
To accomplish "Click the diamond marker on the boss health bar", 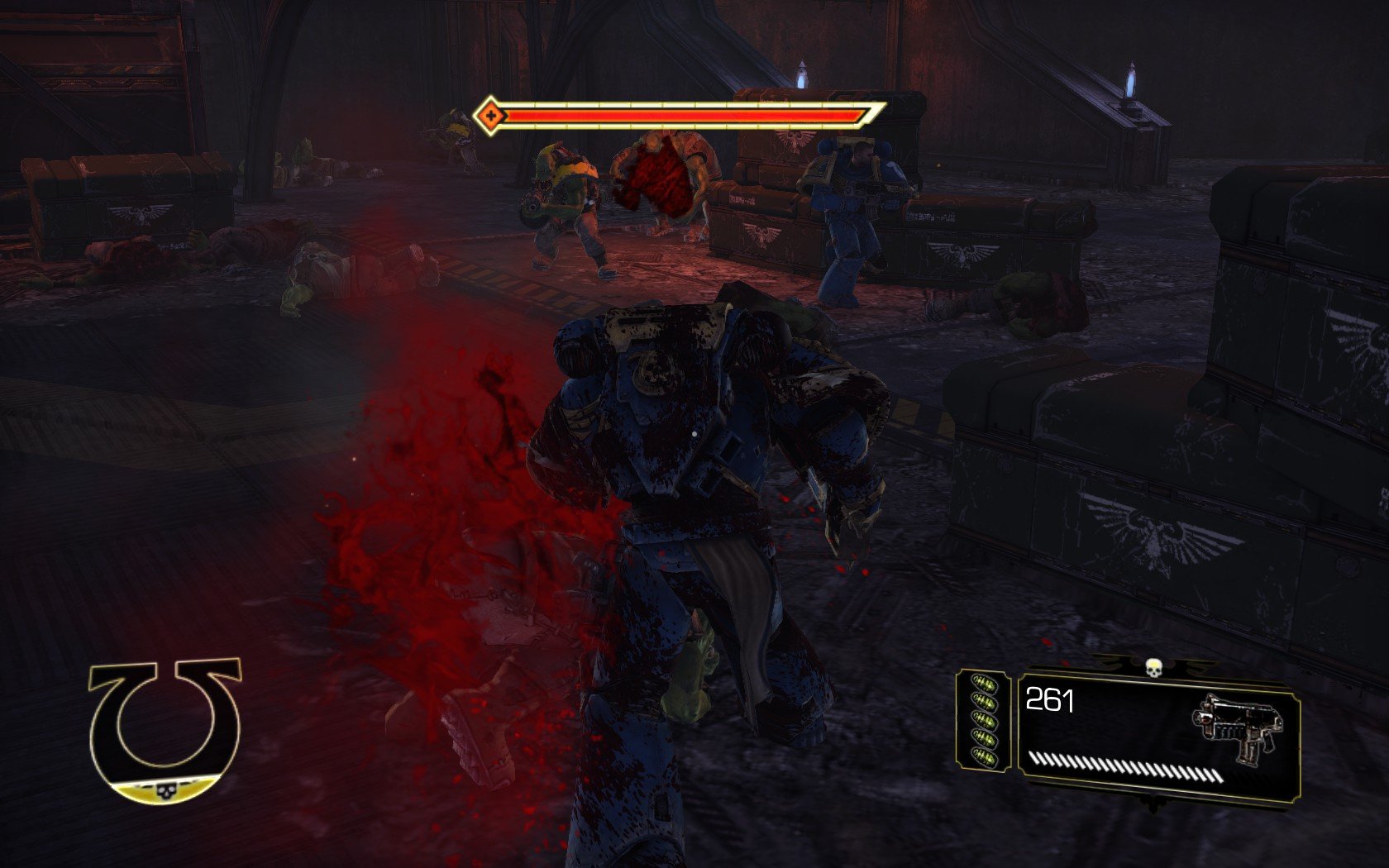I will click(x=492, y=116).
